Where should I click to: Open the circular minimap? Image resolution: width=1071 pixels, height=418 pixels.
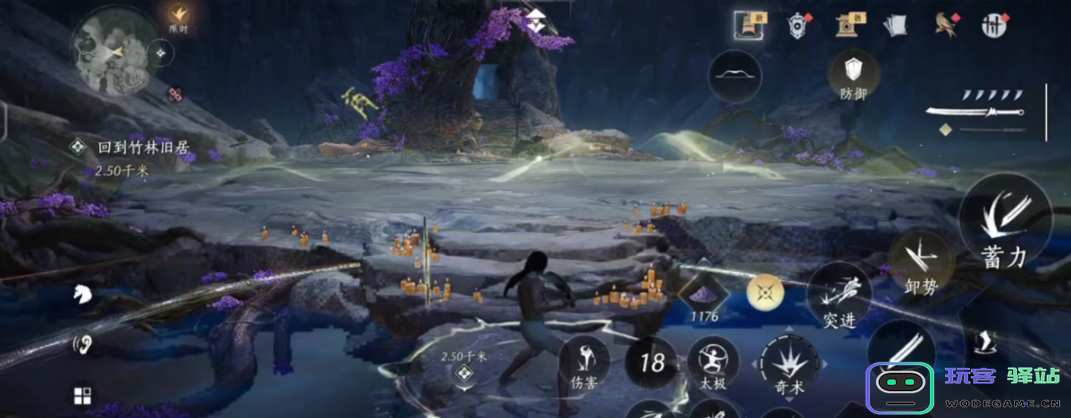pos(109,51)
